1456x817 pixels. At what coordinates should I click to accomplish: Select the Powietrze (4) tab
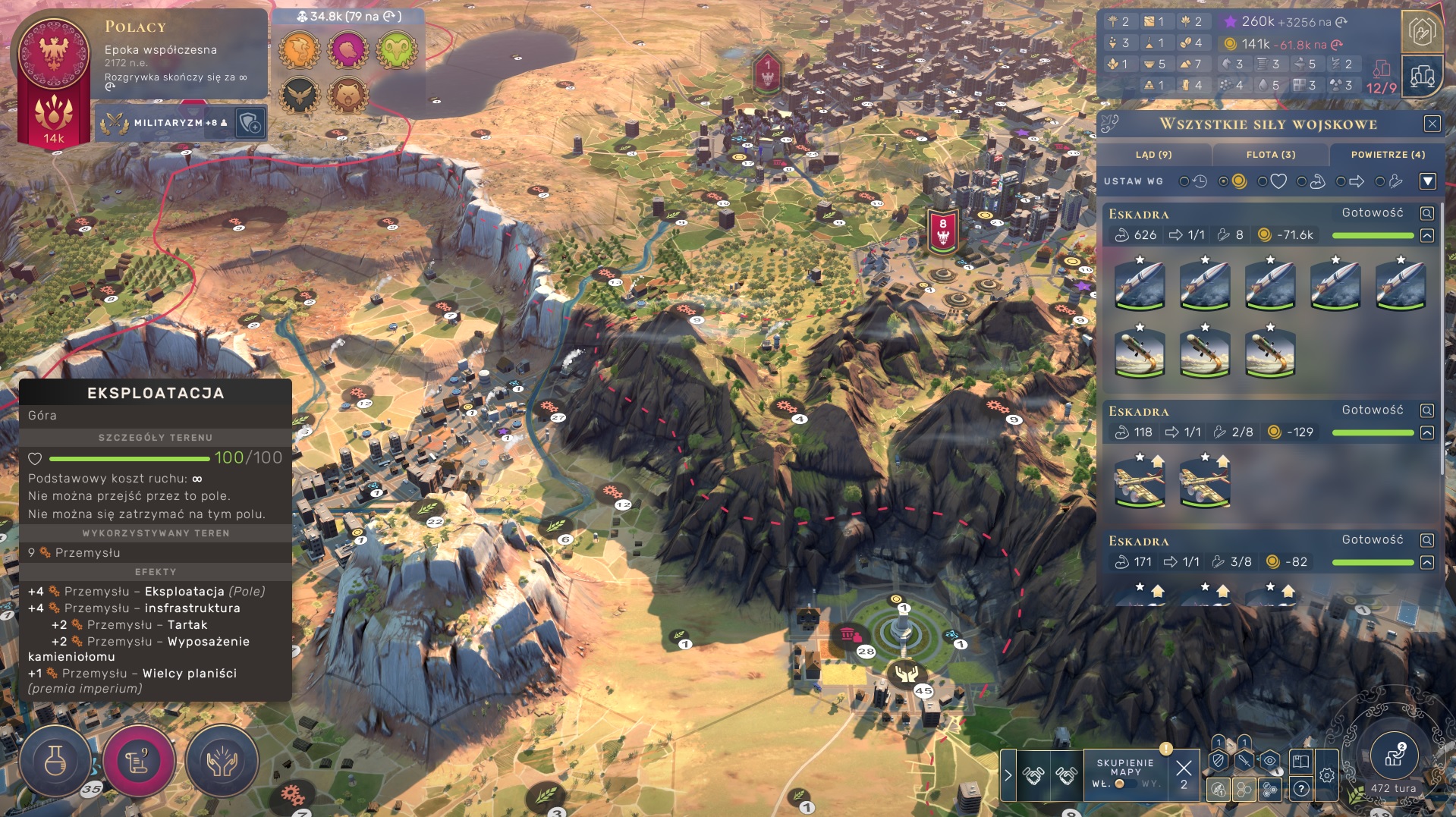(x=1387, y=155)
